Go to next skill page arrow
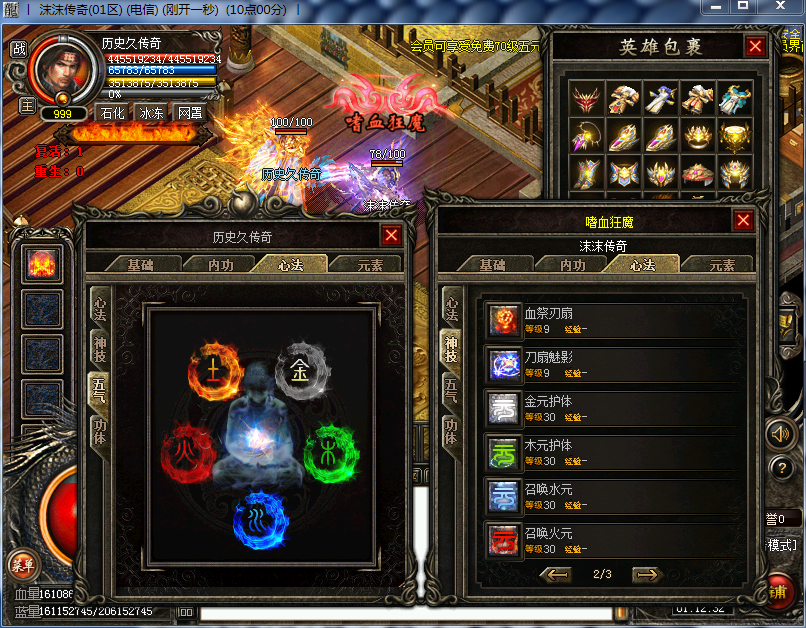The image size is (806, 628). point(648,574)
